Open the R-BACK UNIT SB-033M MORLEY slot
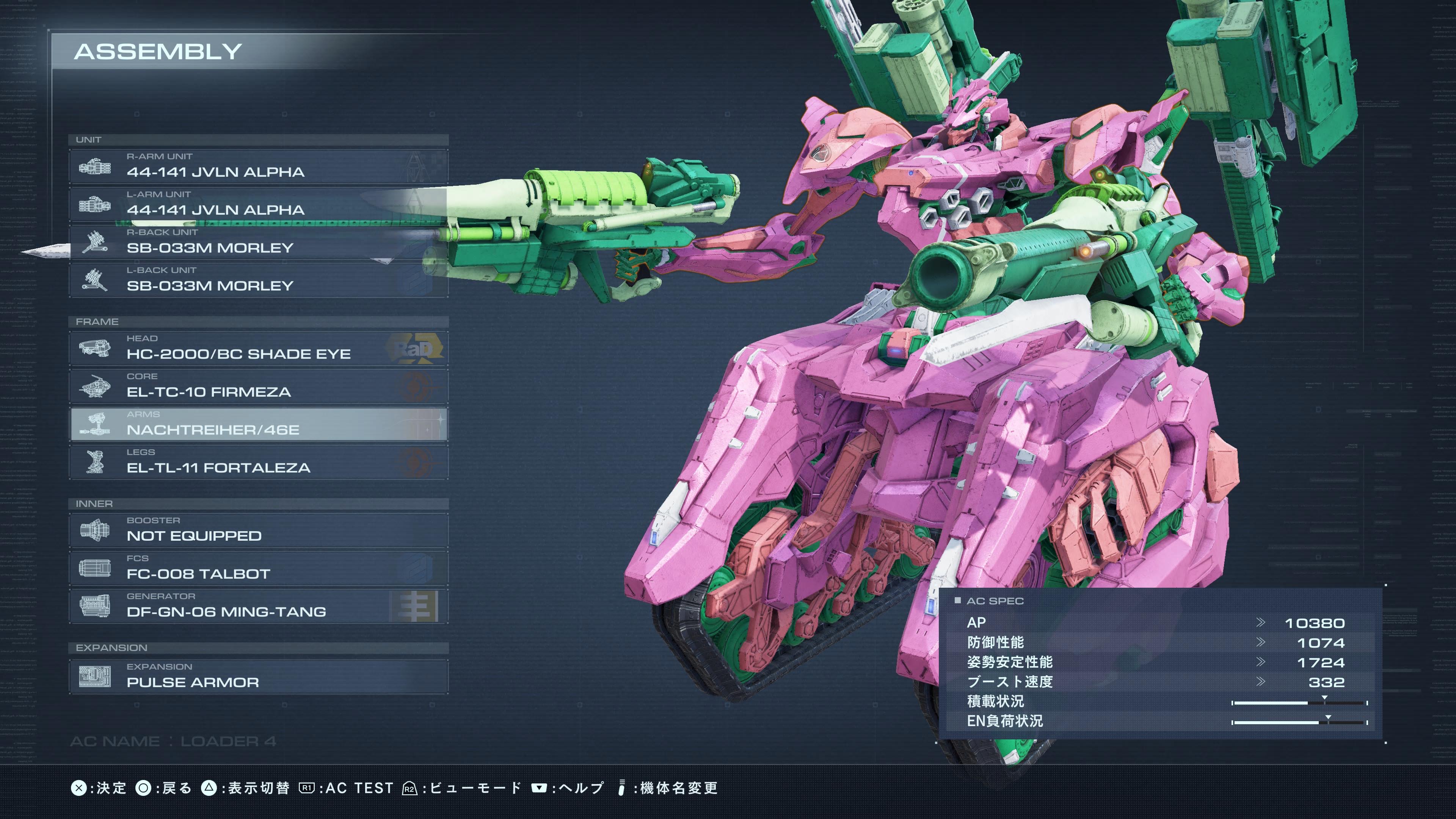 [x=258, y=242]
